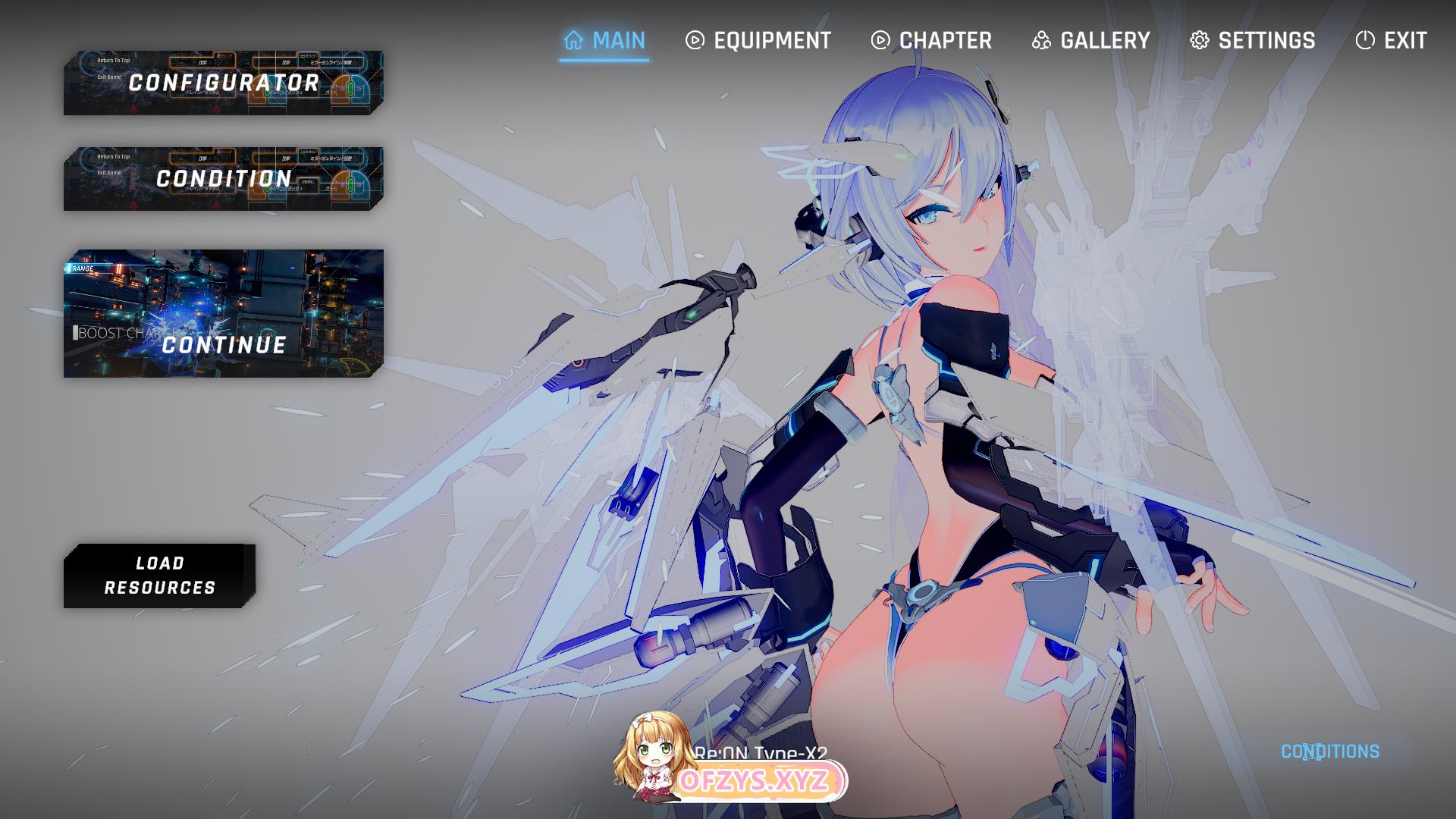The width and height of the screenshot is (1456, 819).
Task: Open the Conditions link
Action: (1329, 752)
